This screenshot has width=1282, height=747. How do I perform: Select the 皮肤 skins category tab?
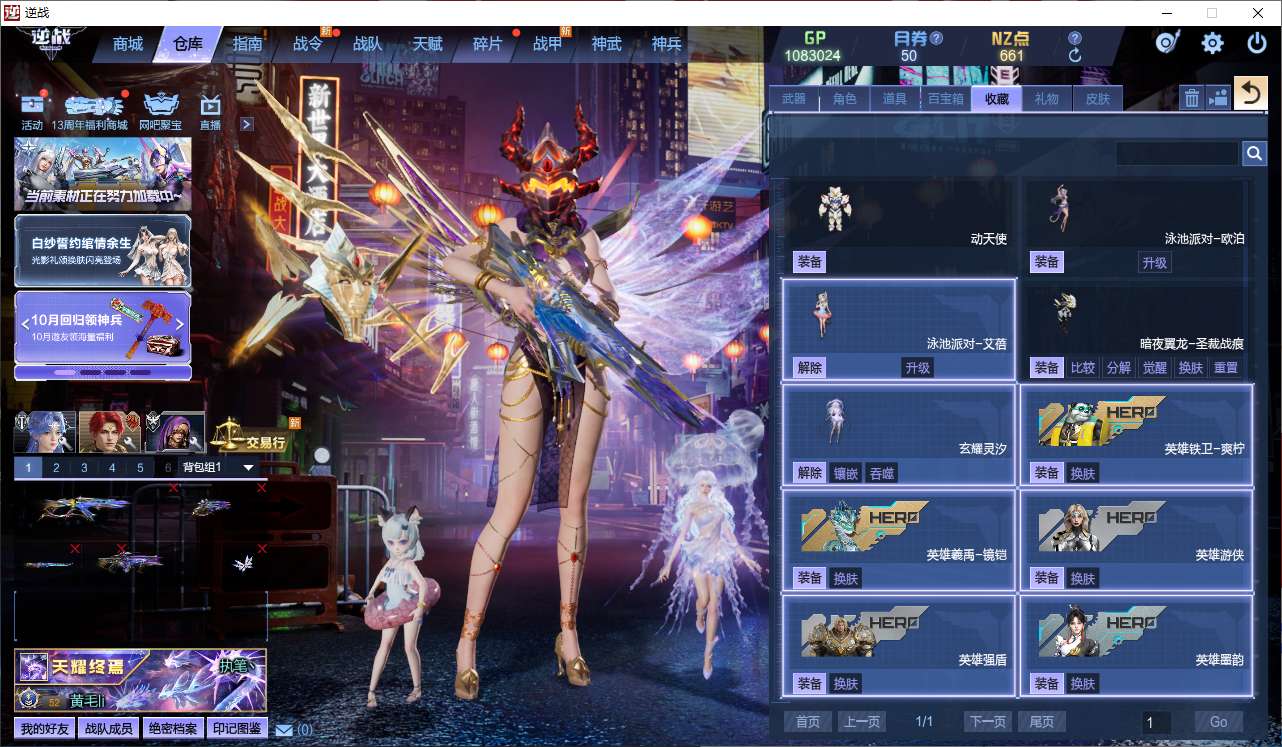(x=1098, y=98)
